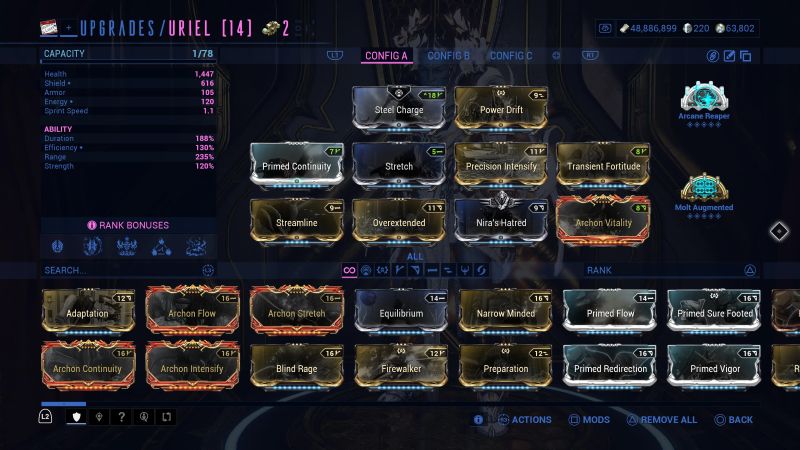Image resolution: width=800 pixels, height=450 pixels.
Task: Choose the equipped Archon Vitality mod
Action: click(603, 221)
